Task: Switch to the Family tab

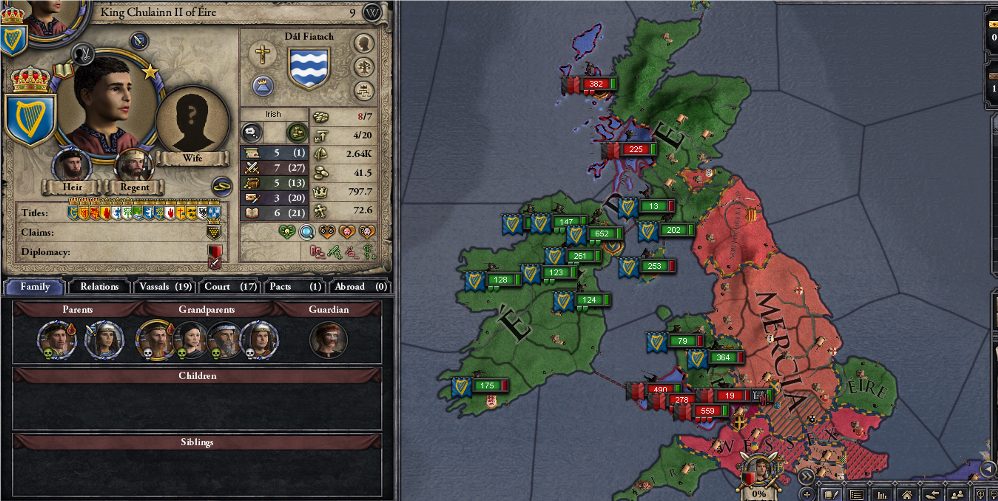Action: pos(34,286)
